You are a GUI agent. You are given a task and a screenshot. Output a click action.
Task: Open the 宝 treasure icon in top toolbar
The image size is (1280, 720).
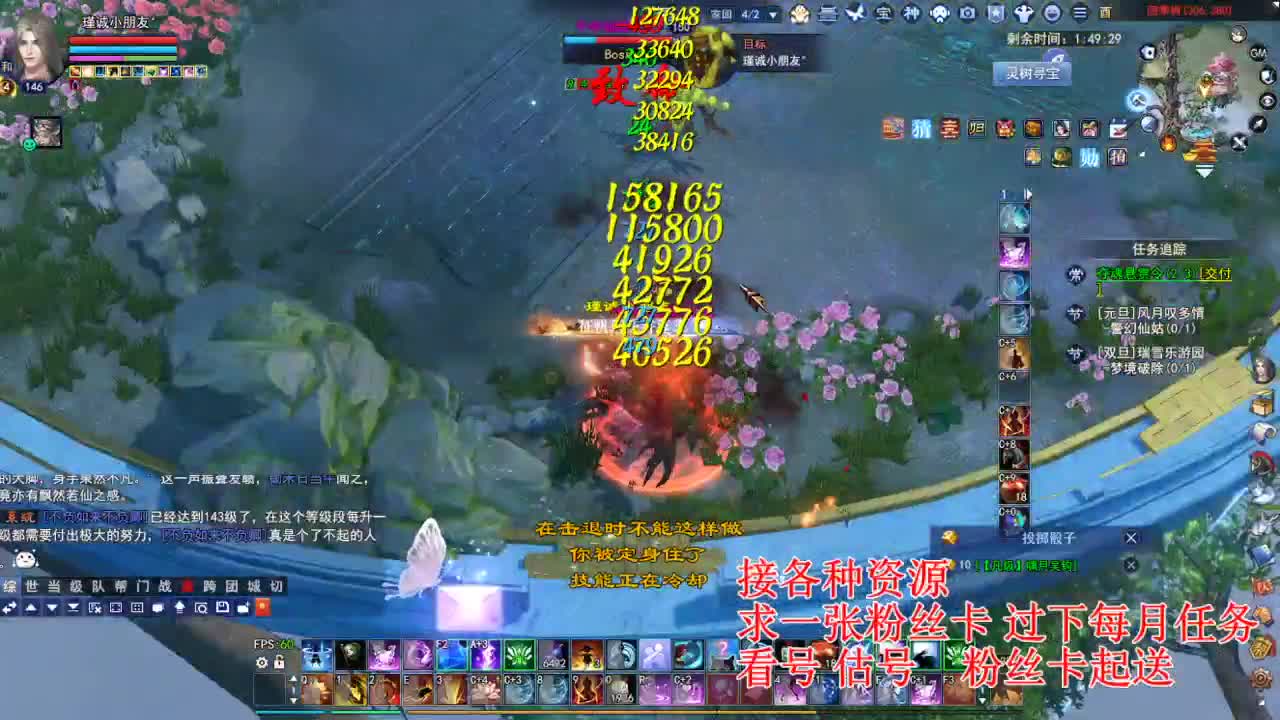(884, 11)
